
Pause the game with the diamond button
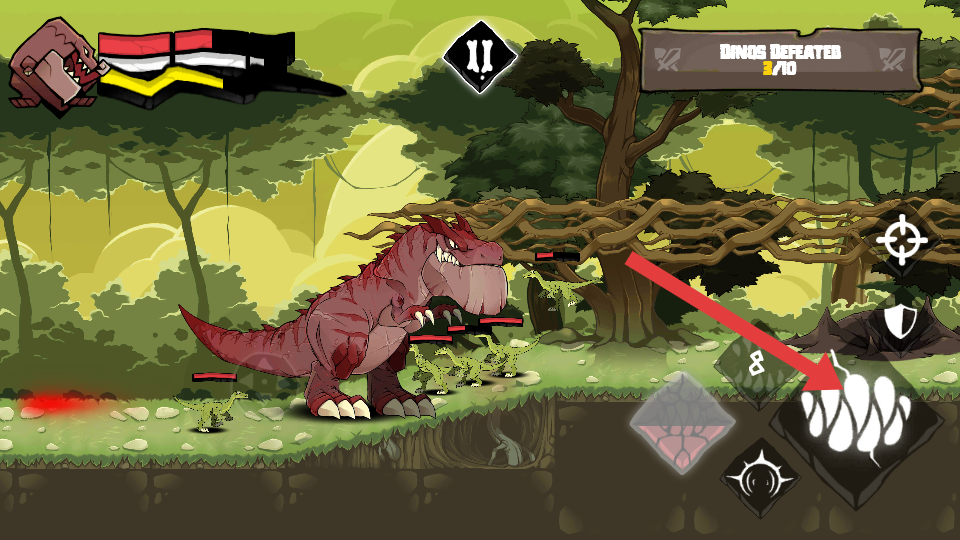(x=480, y=57)
